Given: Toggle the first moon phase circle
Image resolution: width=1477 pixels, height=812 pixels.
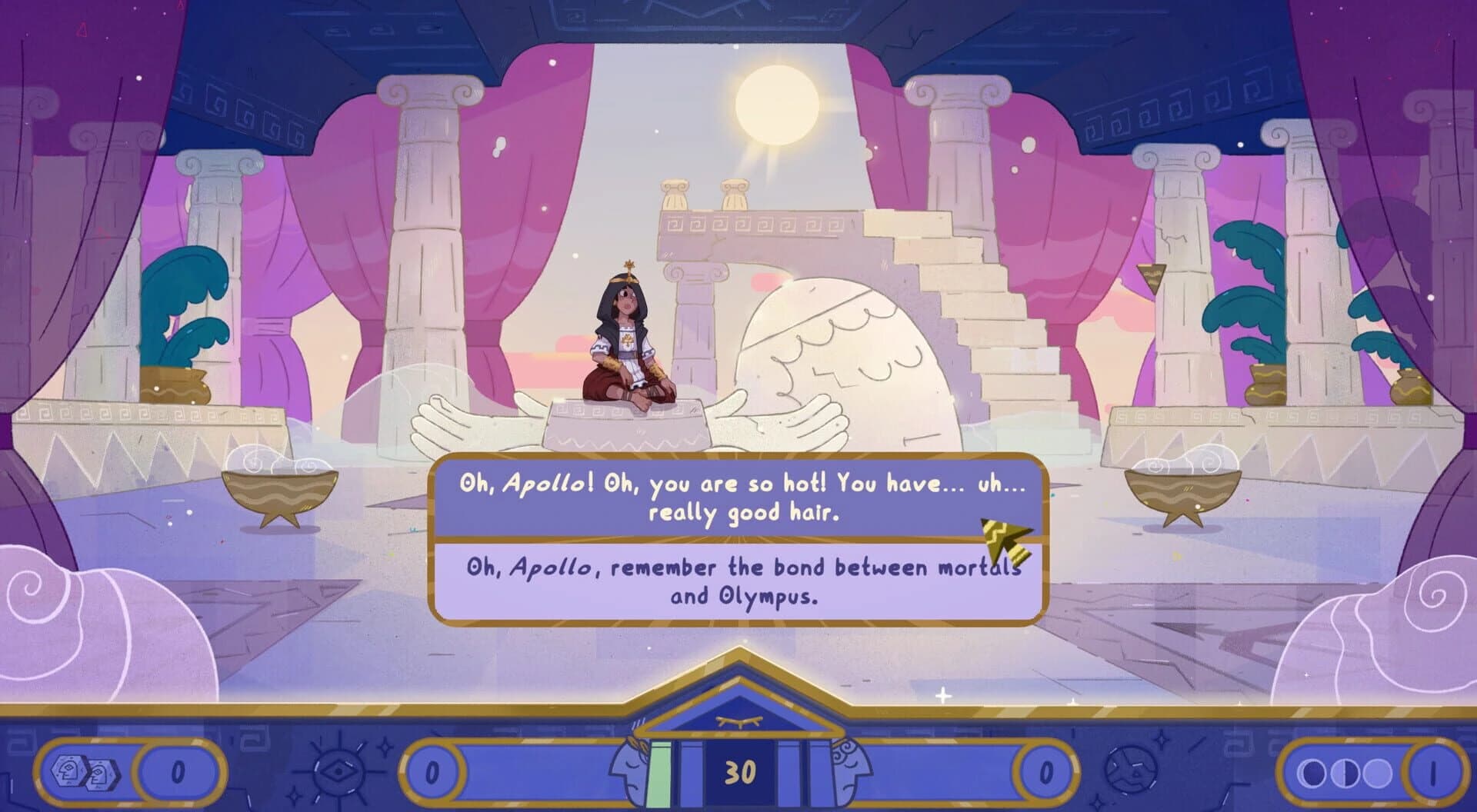Looking at the screenshot, I should click(x=1312, y=774).
